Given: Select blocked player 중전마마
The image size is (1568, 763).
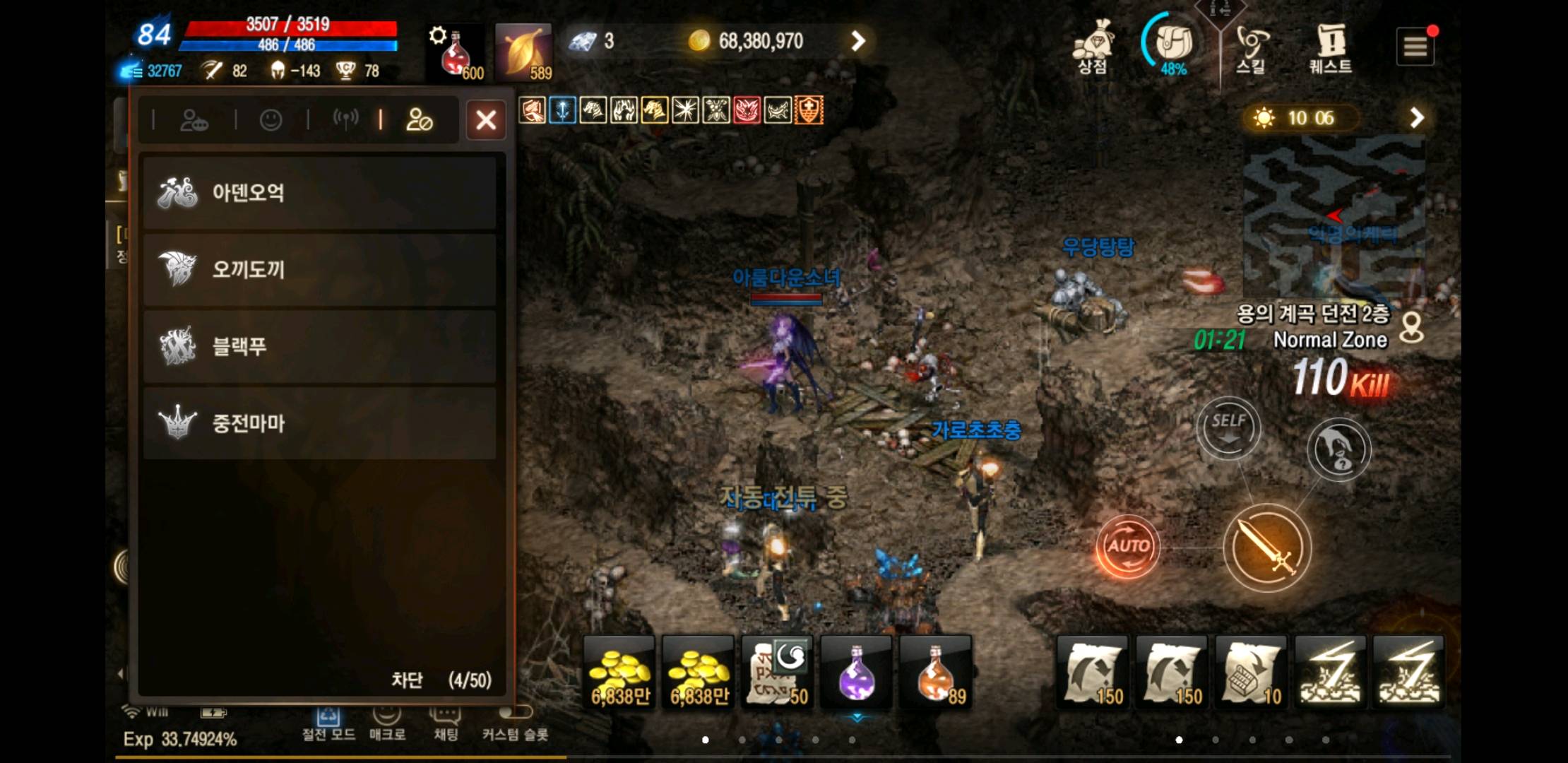Looking at the screenshot, I should (x=319, y=423).
